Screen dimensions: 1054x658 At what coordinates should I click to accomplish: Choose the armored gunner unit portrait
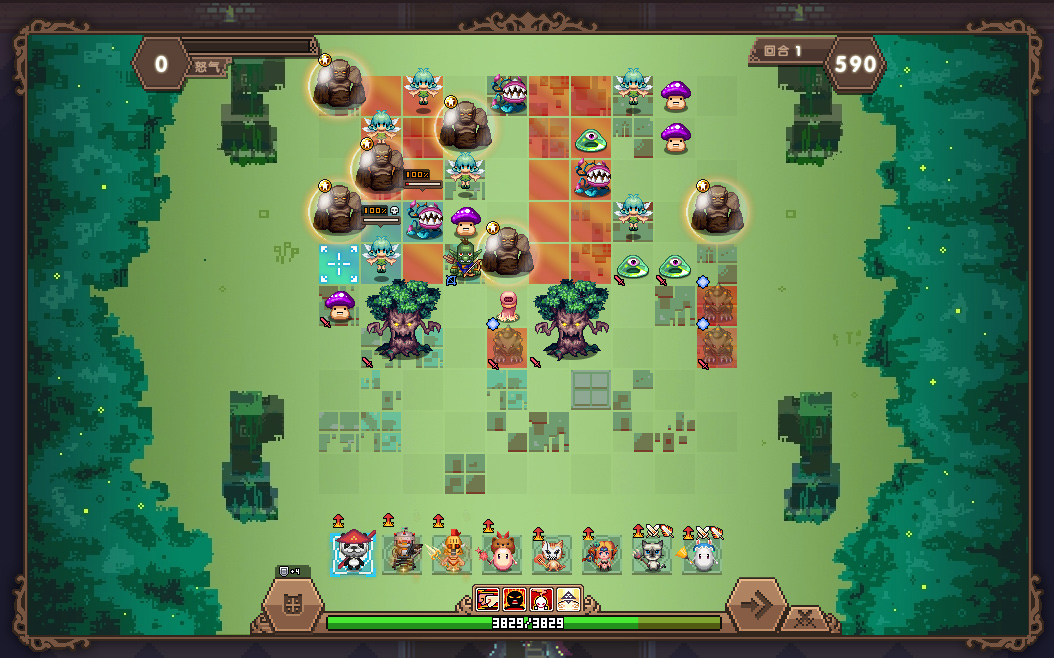coord(402,554)
